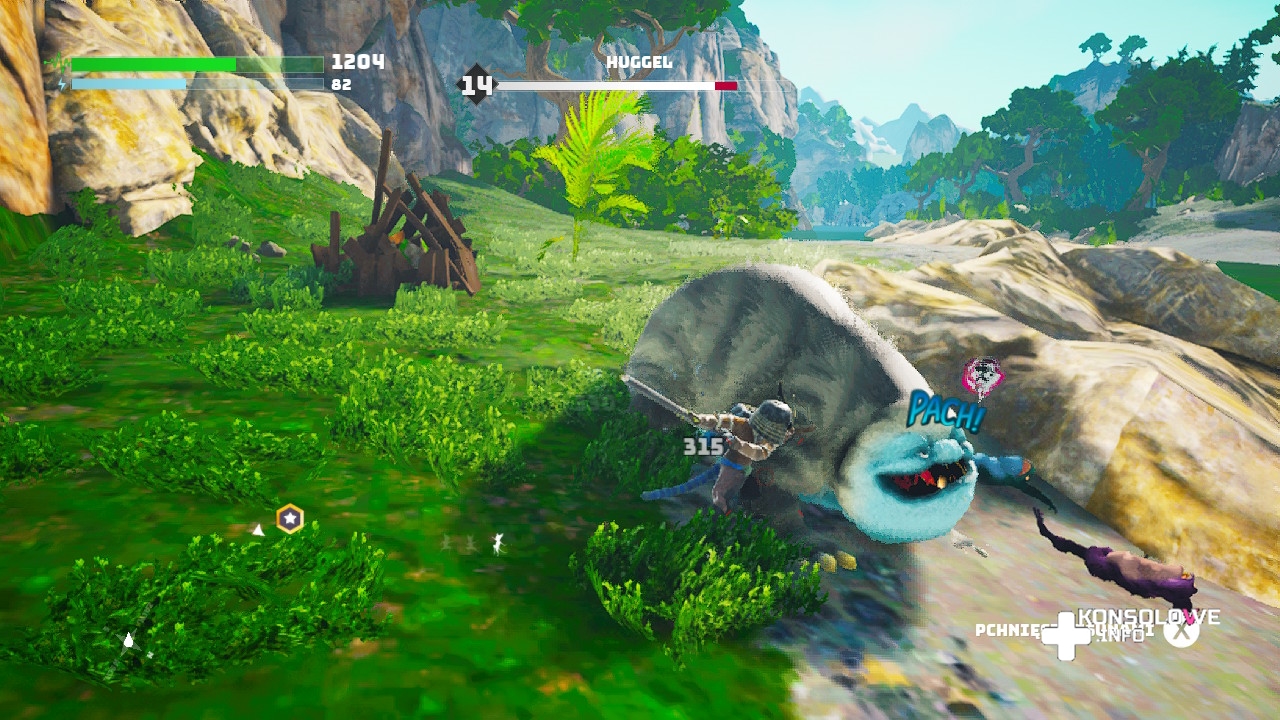Click the hexagonal star quest waypoint marker
1280x720 pixels.
click(x=290, y=518)
